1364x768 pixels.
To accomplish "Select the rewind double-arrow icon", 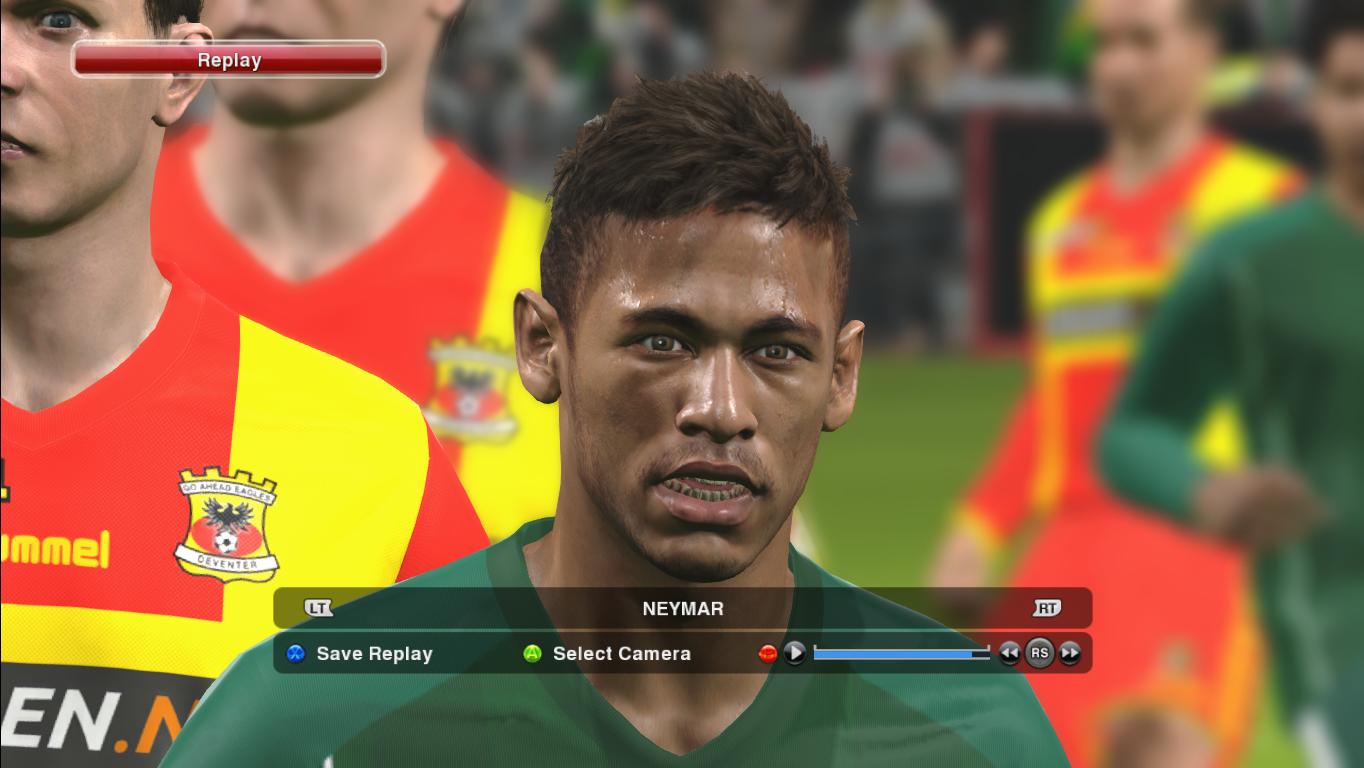I will coord(1008,653).
